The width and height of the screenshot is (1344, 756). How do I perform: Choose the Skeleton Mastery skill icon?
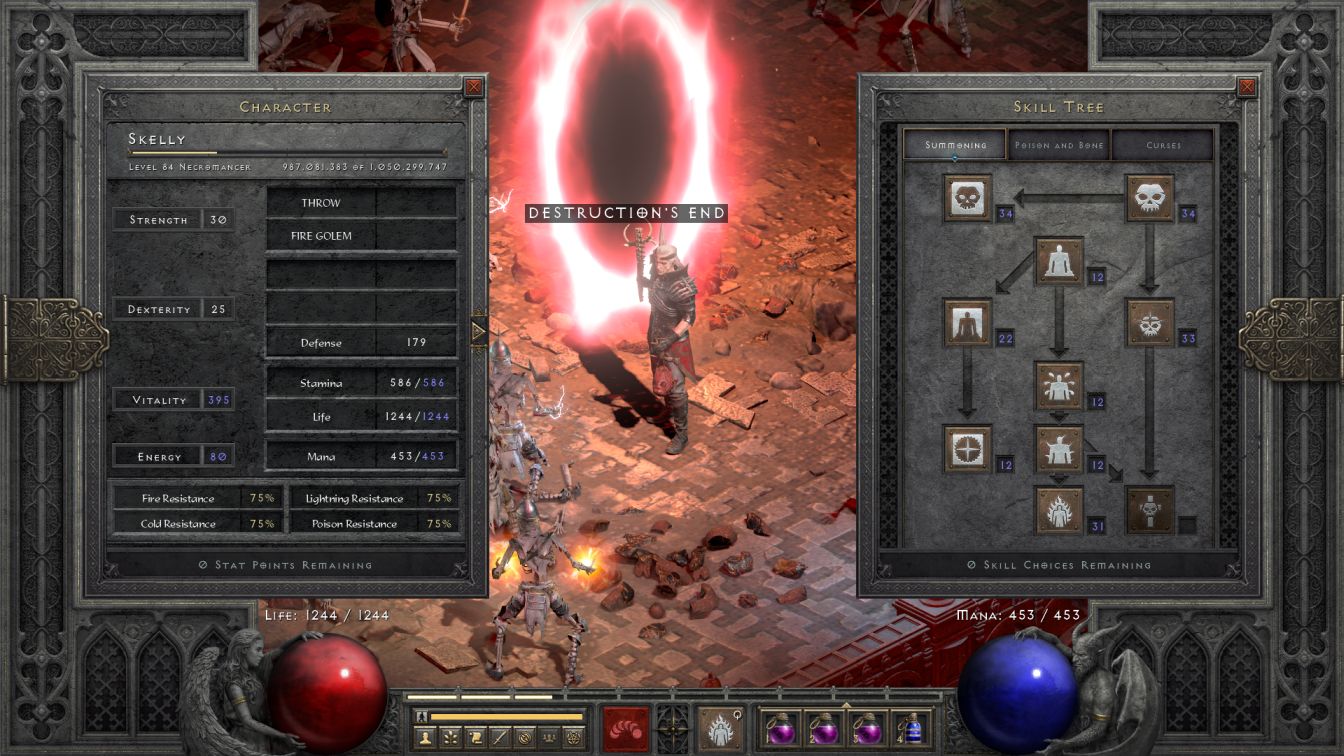tap(967, 198)
